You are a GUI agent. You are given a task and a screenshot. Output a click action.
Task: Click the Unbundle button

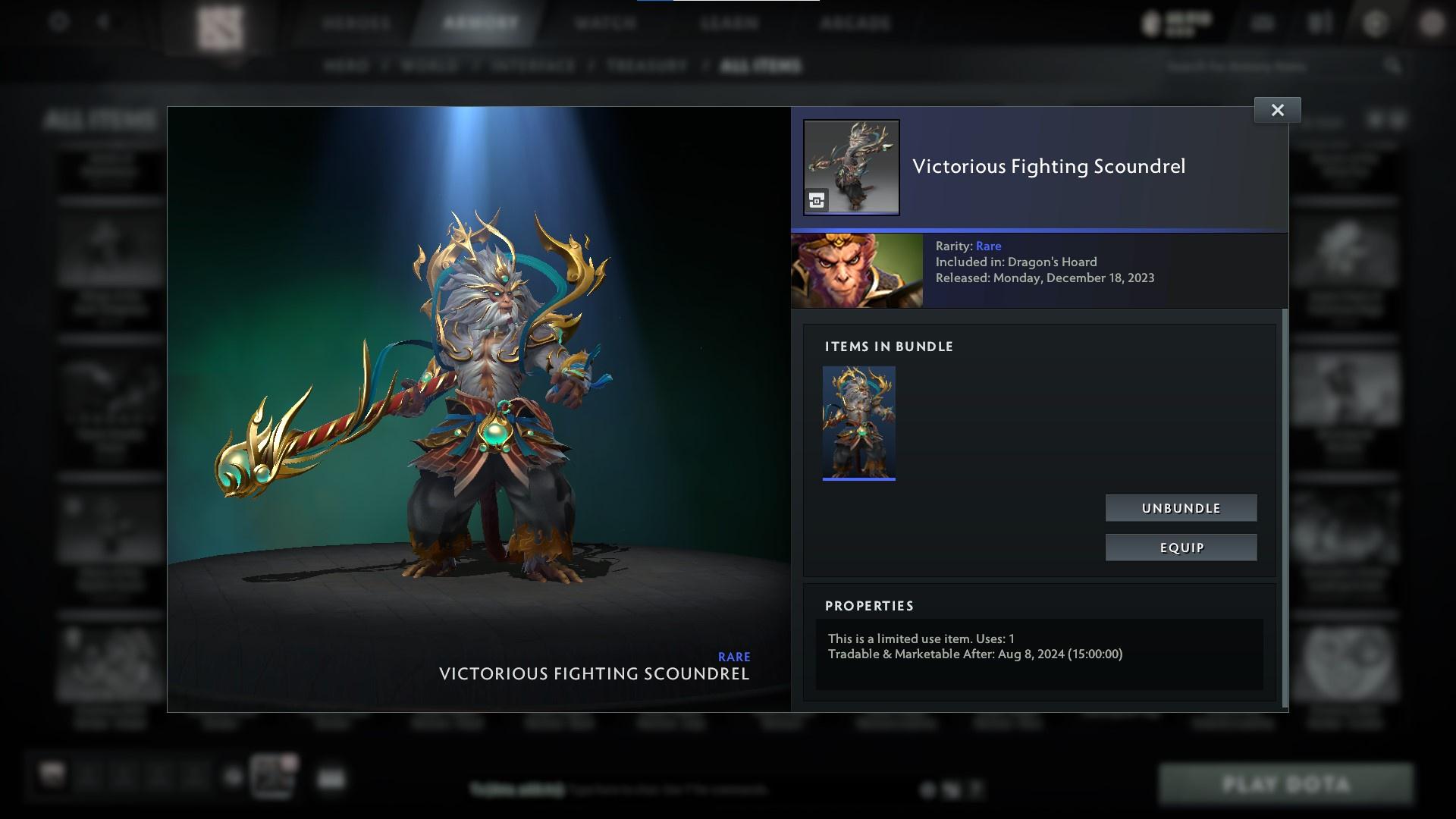point(1180,508)
